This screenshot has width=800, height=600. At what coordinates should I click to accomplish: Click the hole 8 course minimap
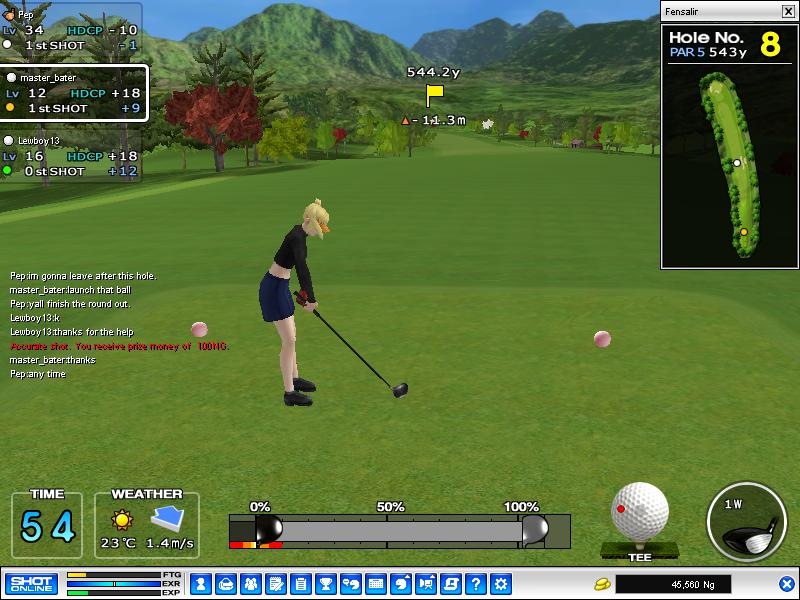pos(729,165)
